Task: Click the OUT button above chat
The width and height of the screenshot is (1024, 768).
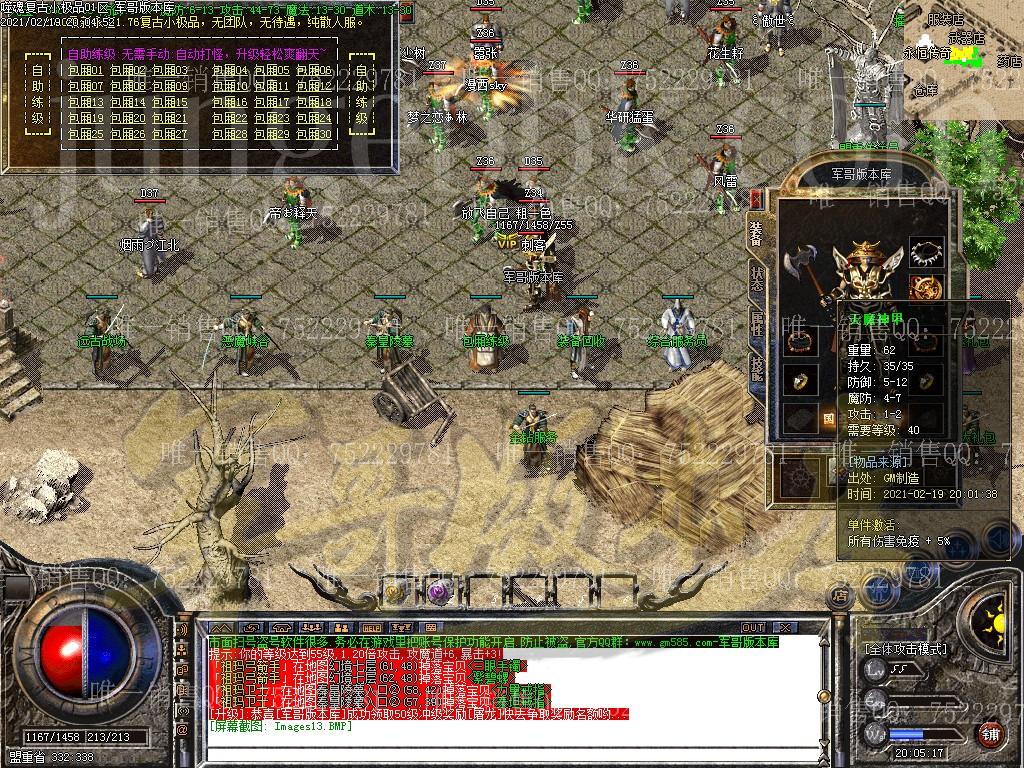Action: [x=753, y=627]
